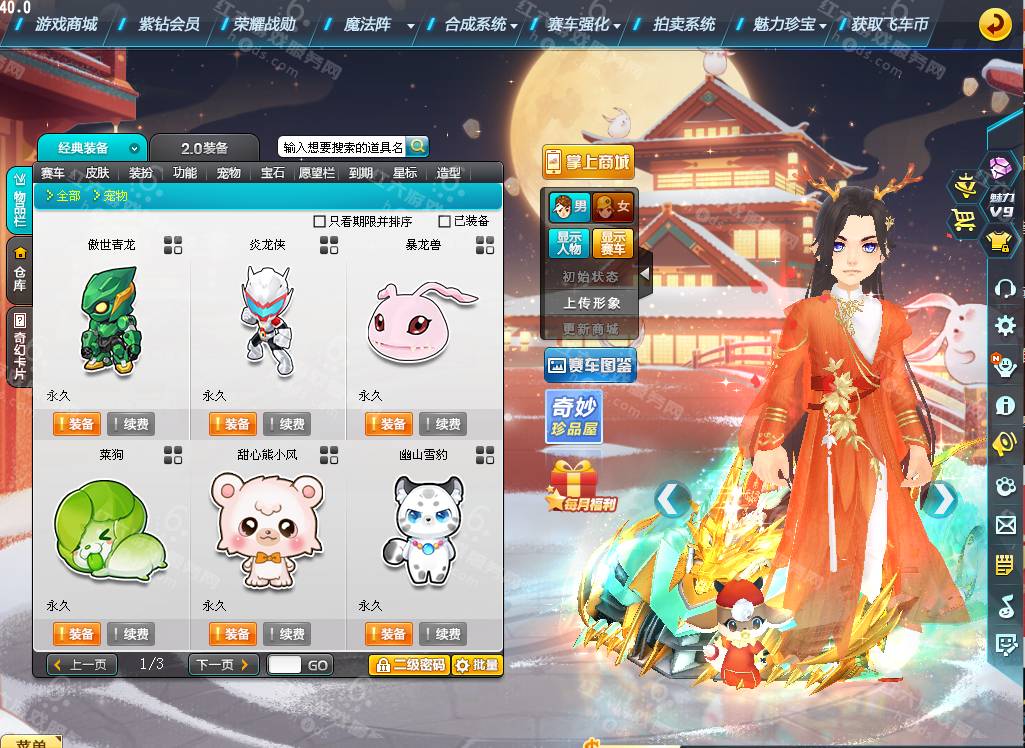
Task: Renew the 炎龙侠 pet
Action: [x=286, y=424]
